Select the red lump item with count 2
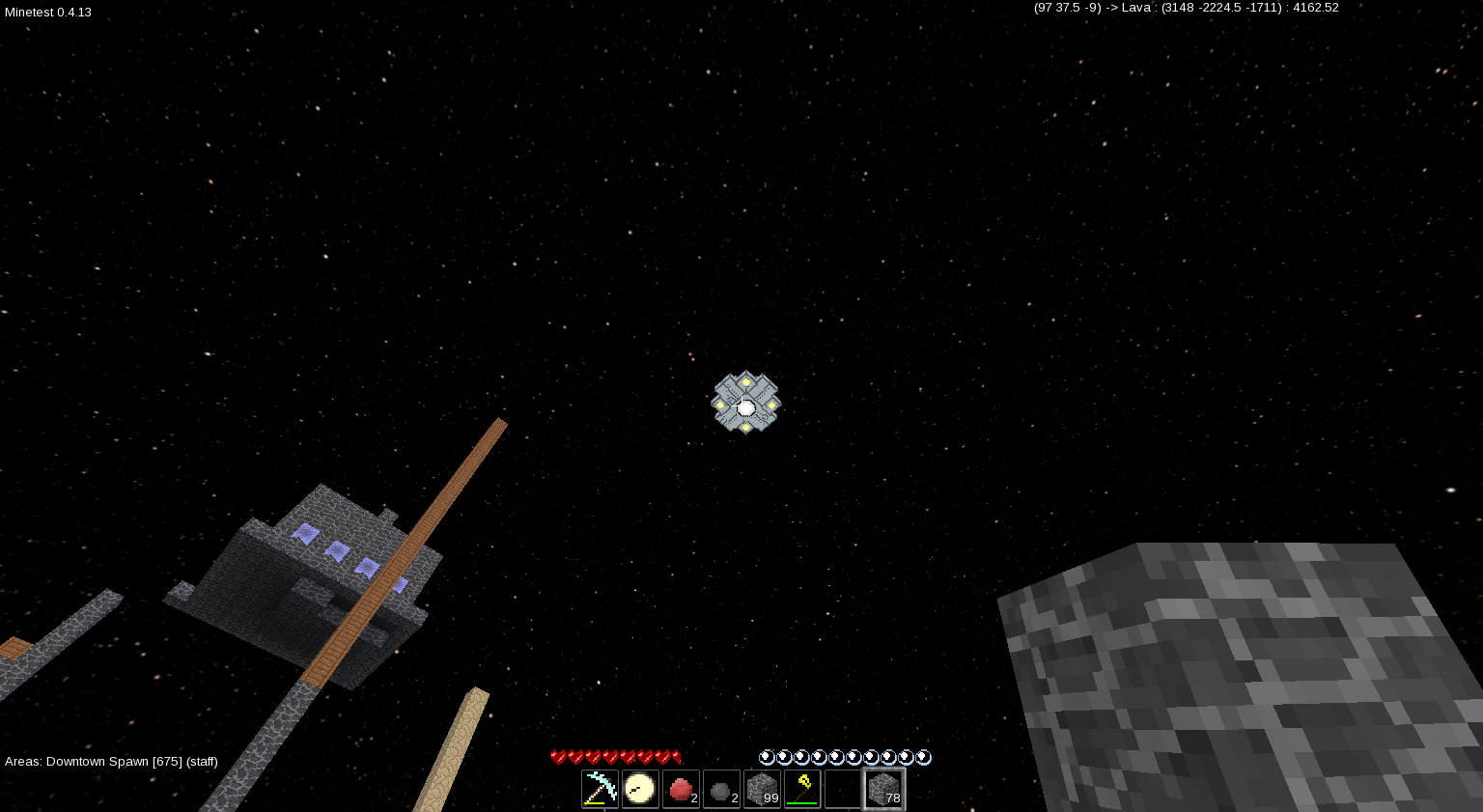This screenshot has height=812, width=1483. 681,789
